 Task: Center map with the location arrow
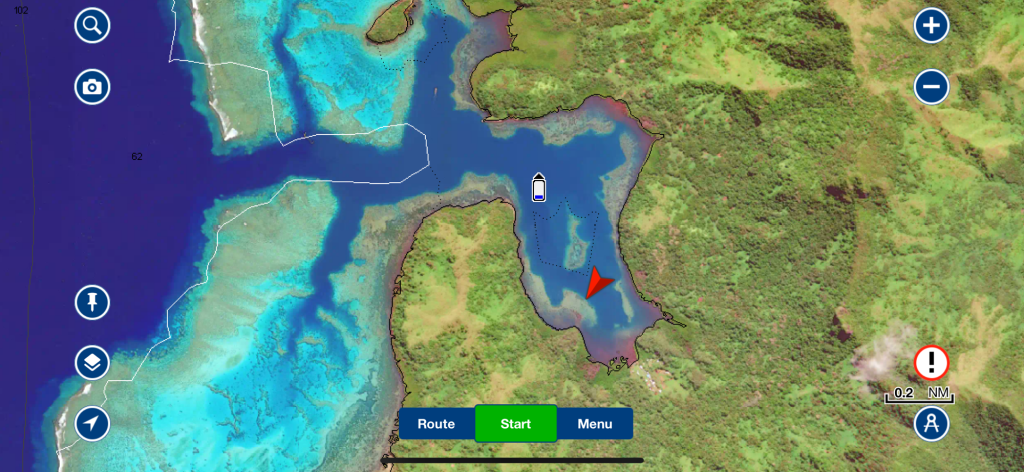click(92, 424)
